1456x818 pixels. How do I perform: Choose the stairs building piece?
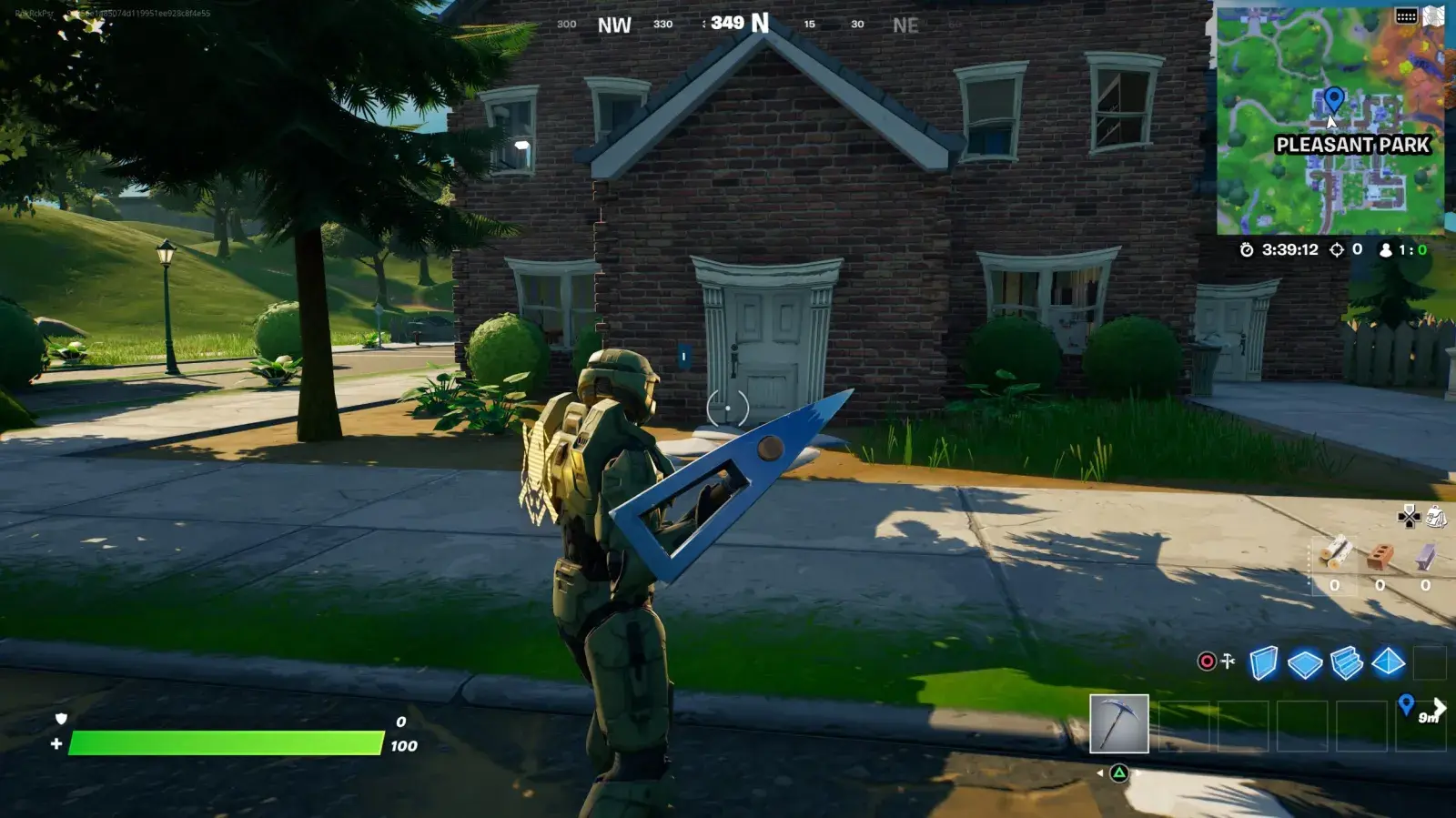[1347, 663]
